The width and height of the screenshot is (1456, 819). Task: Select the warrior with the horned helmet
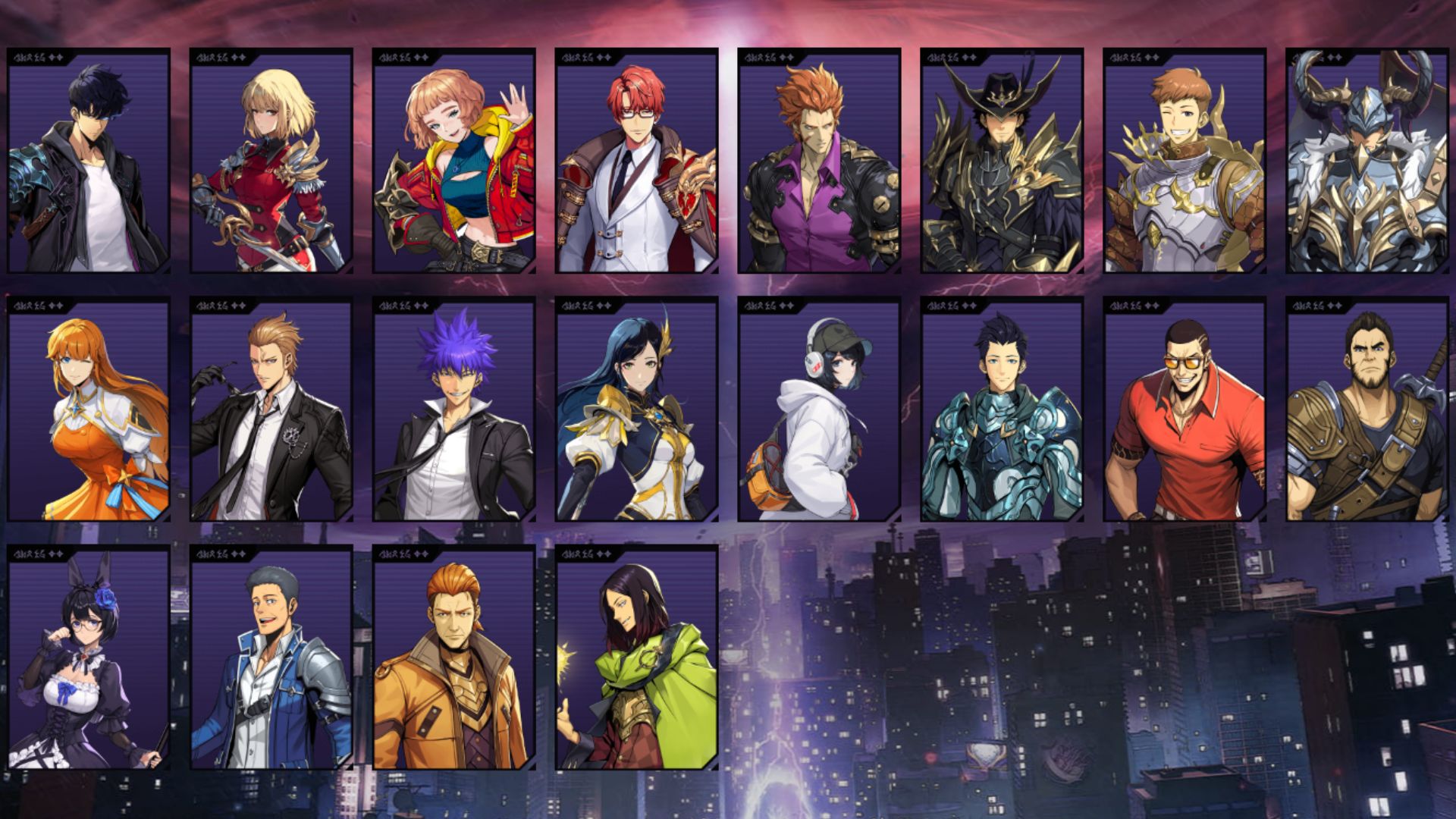click(1369, 167)
